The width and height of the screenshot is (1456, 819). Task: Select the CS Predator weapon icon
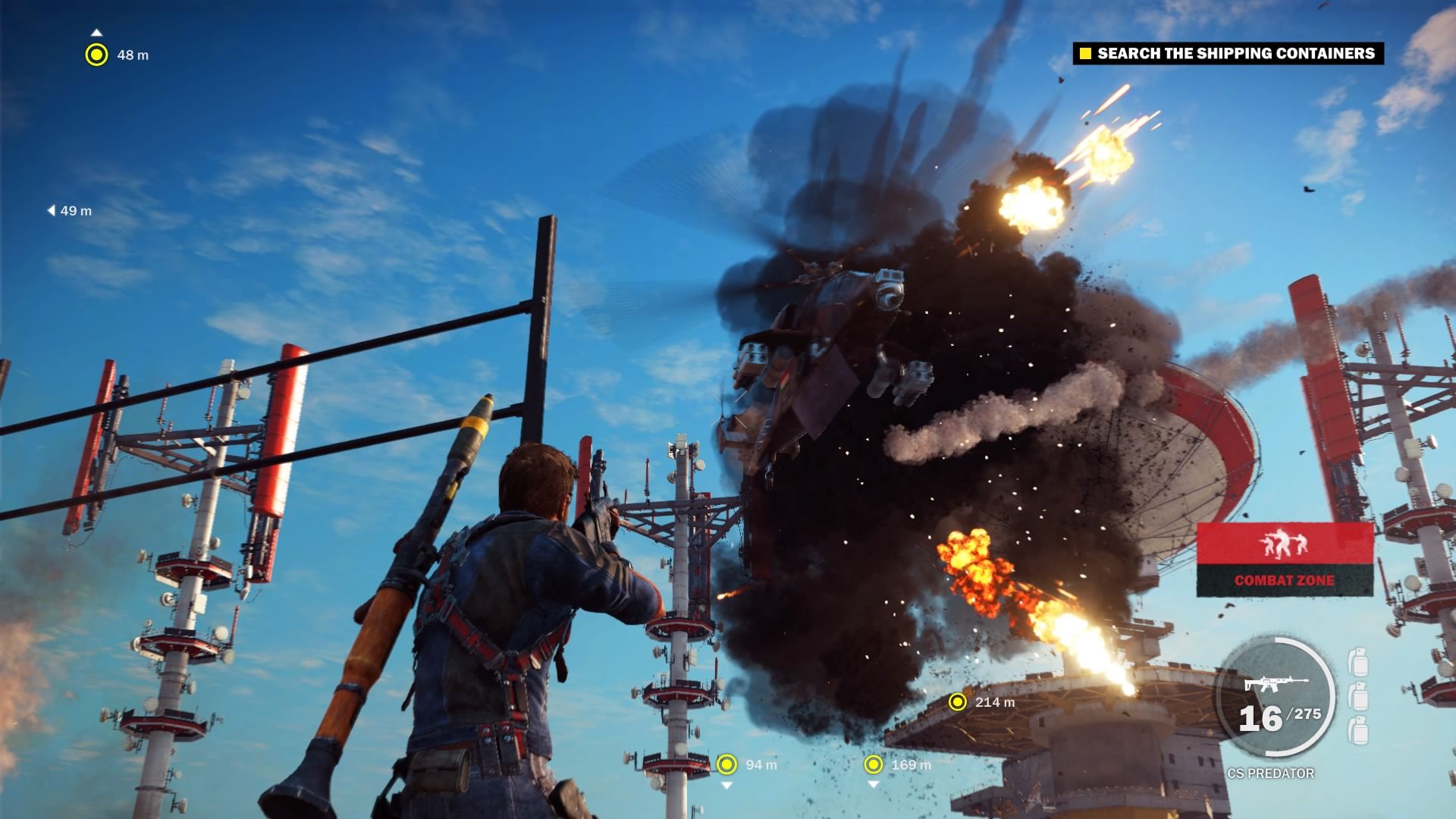point(1275,683)
